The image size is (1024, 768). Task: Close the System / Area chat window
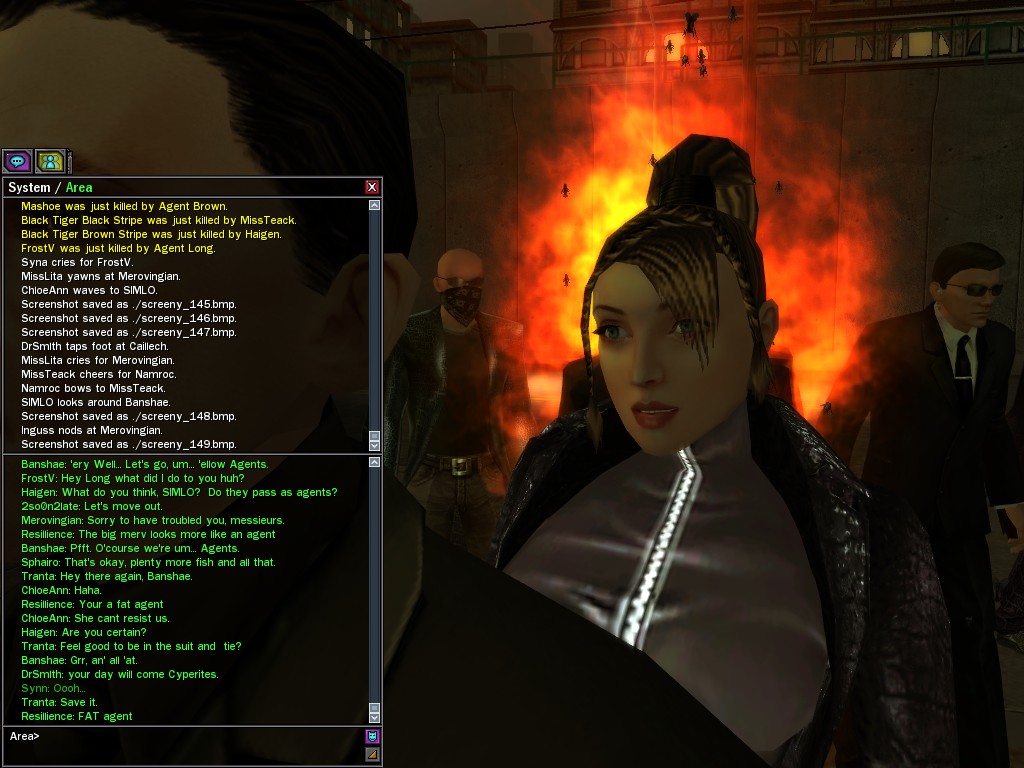tap(372, 187)
